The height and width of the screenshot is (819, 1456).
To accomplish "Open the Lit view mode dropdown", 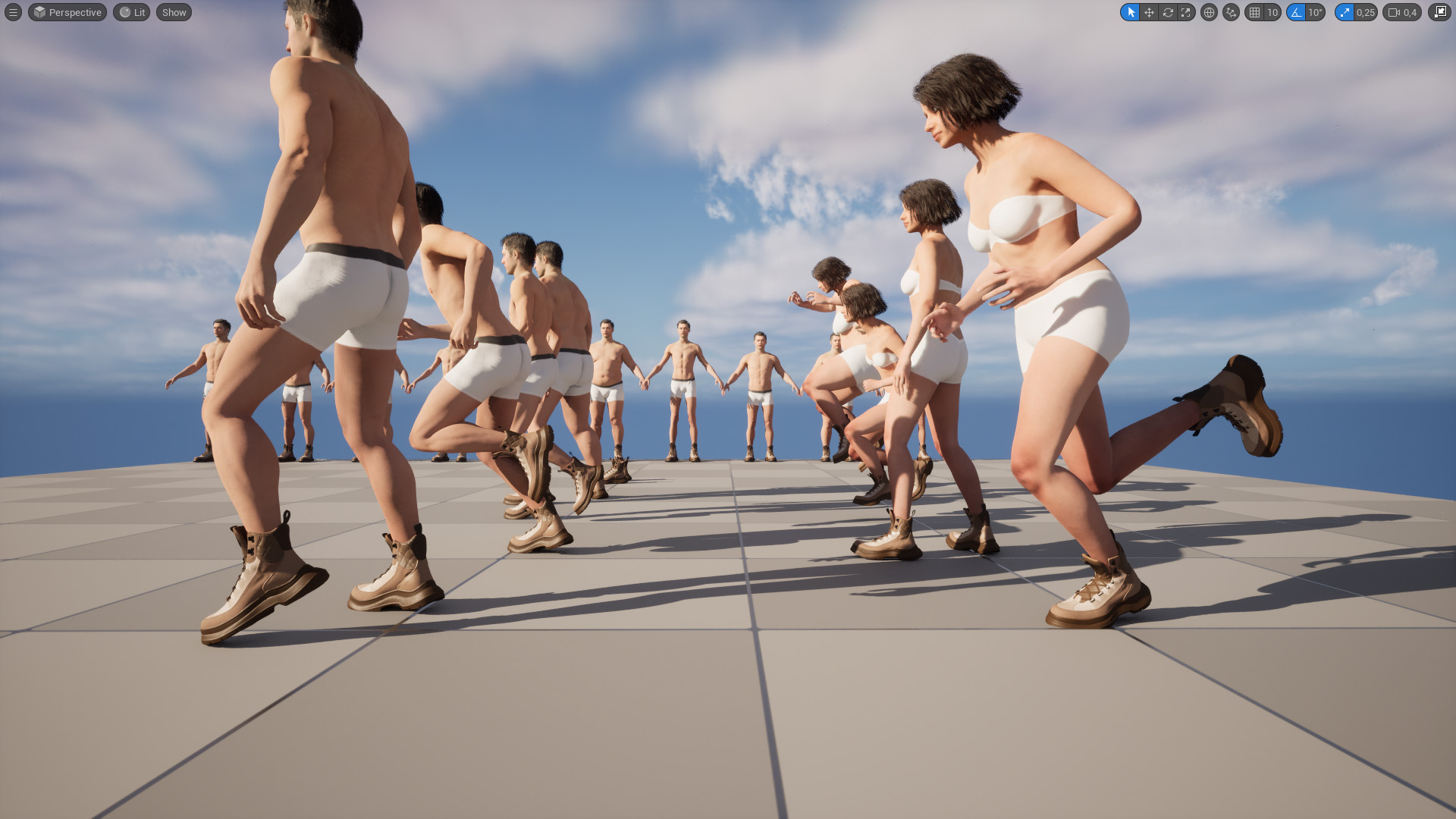I will (131, 12).
